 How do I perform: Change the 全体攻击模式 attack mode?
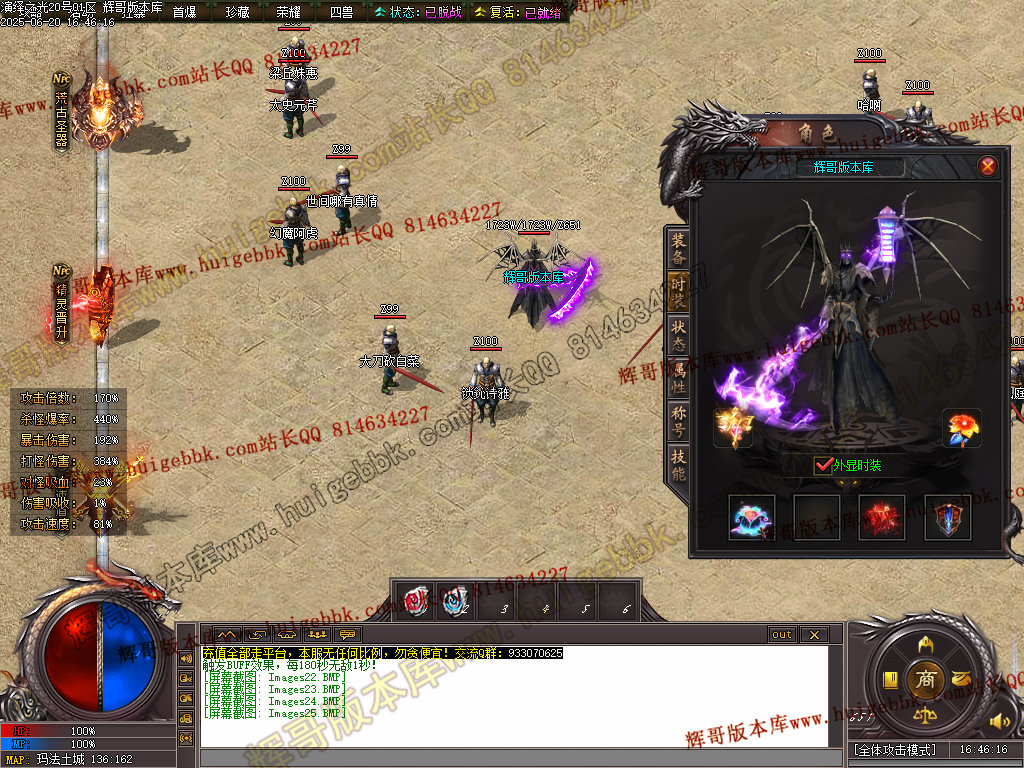click(895, 749)
